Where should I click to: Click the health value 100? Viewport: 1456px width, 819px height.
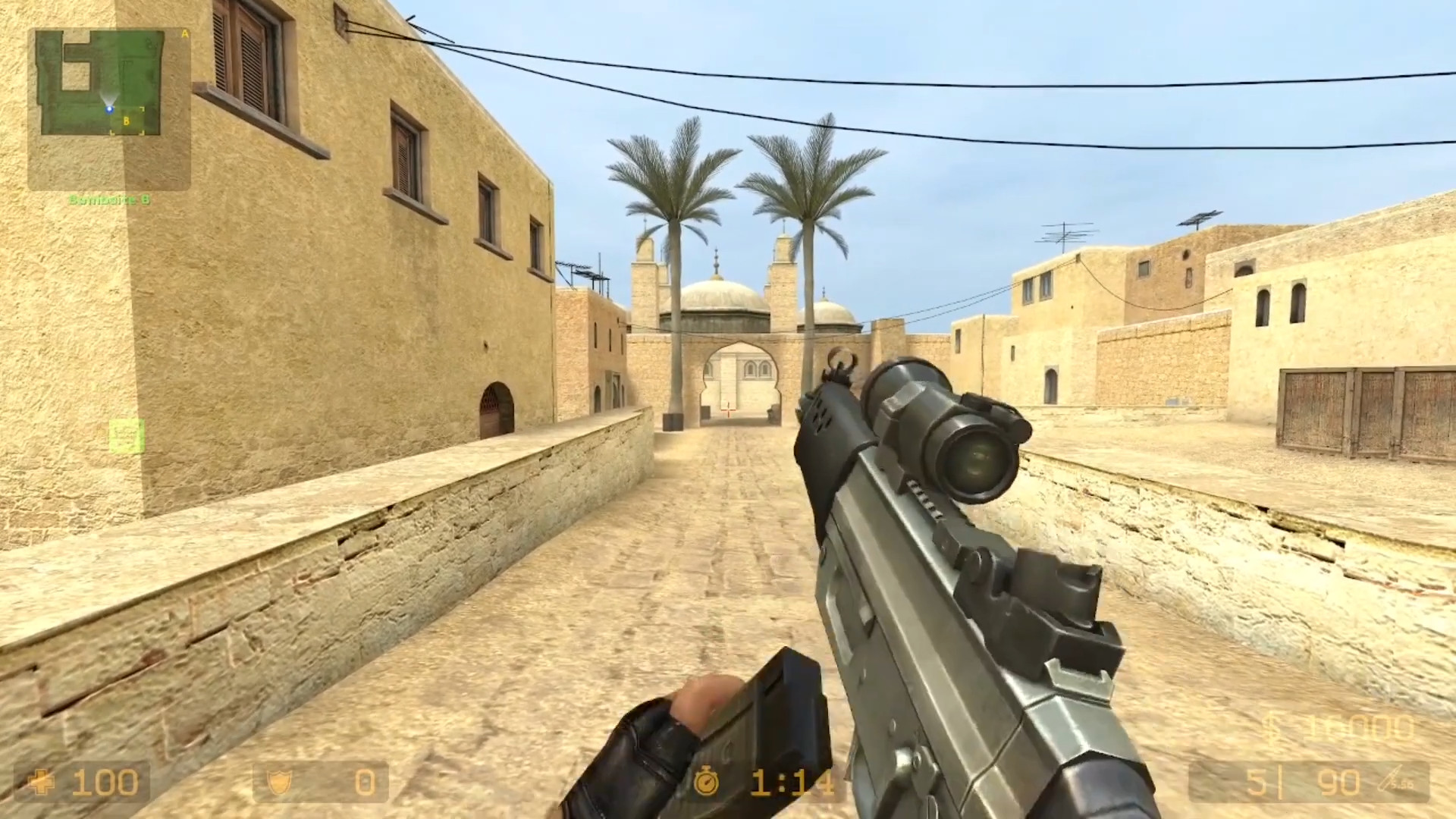[106, 782]
